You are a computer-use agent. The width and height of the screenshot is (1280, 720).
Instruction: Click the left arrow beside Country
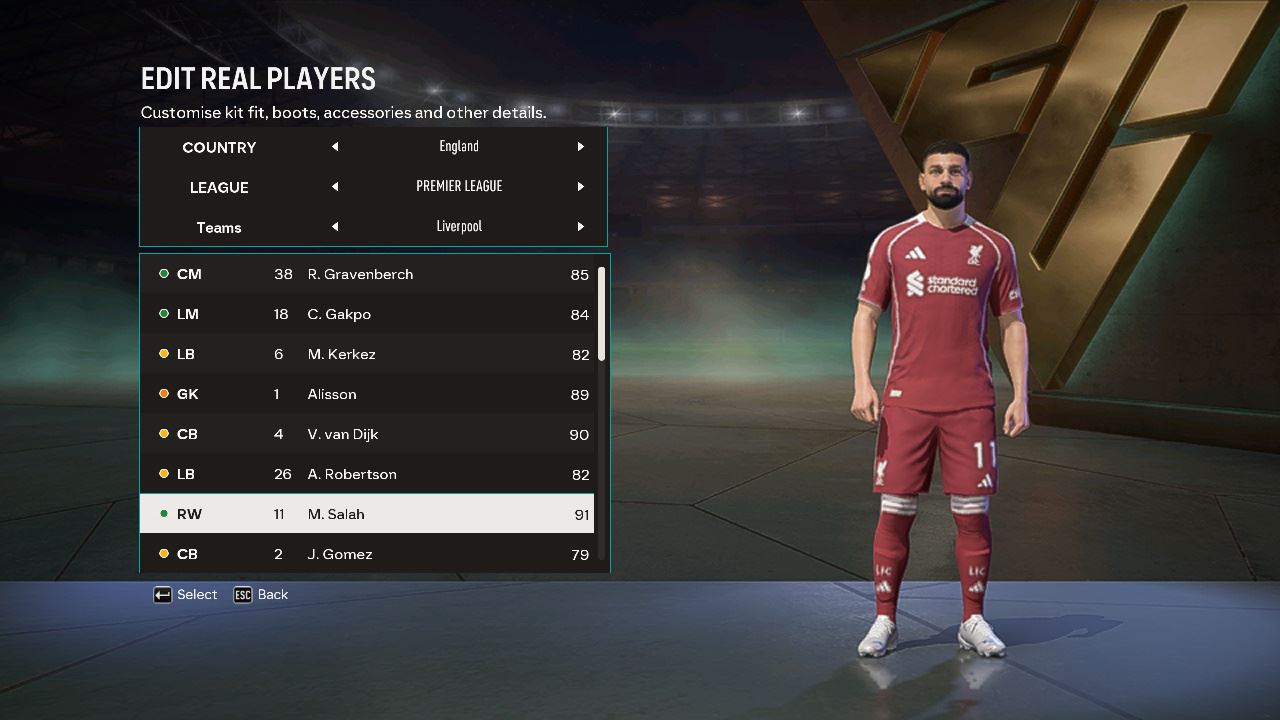click(335, 147)
